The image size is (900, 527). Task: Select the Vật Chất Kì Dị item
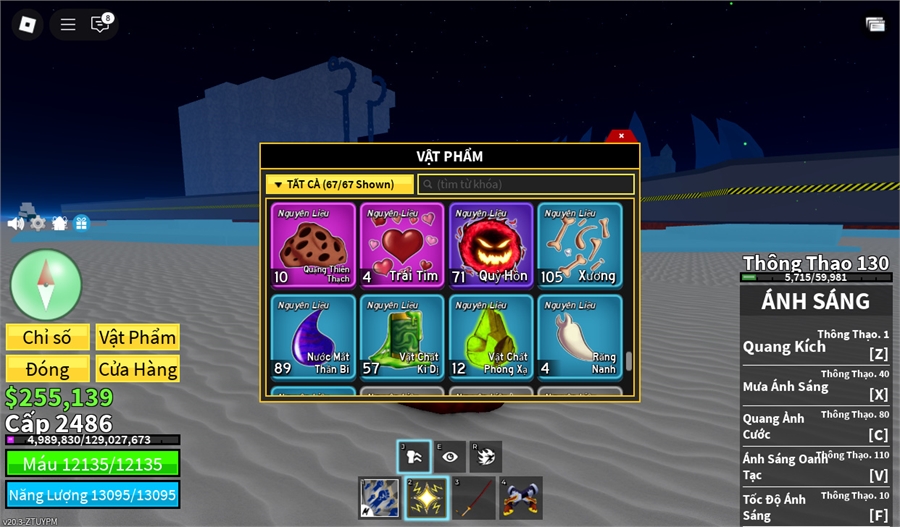point(402,337)
